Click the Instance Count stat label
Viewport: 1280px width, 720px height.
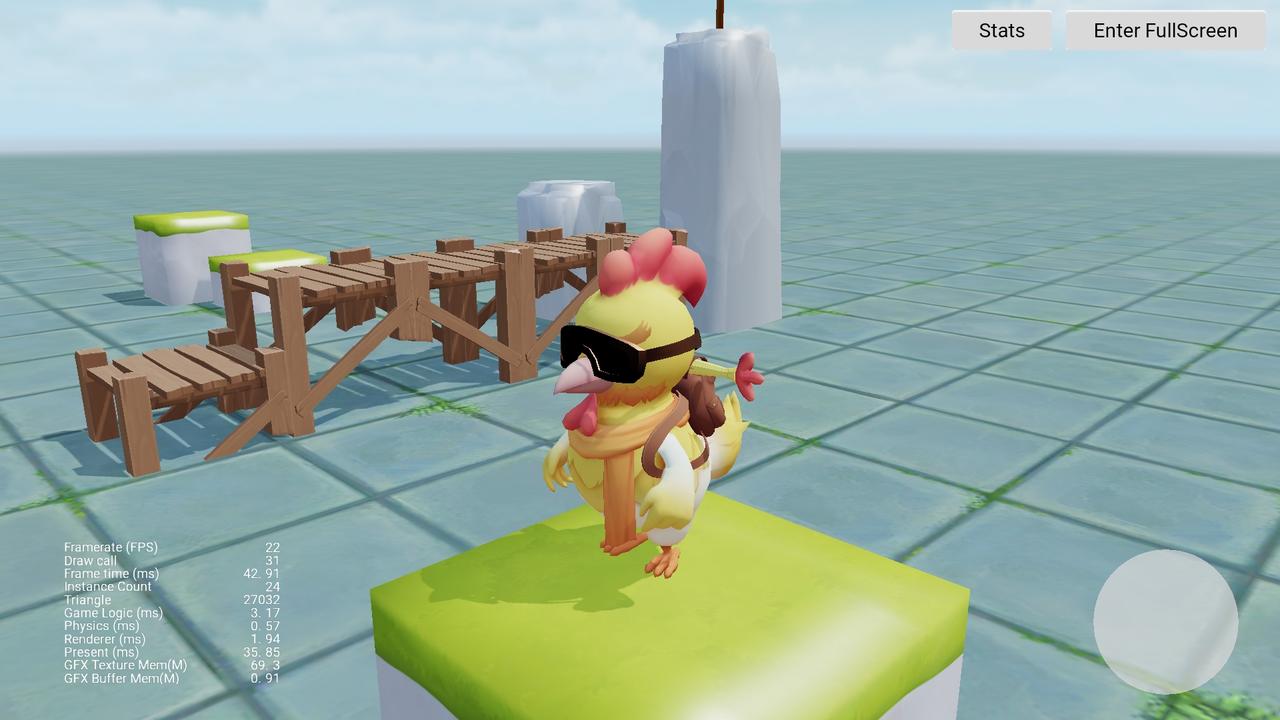pyautogui.click(x=106, y=586)
